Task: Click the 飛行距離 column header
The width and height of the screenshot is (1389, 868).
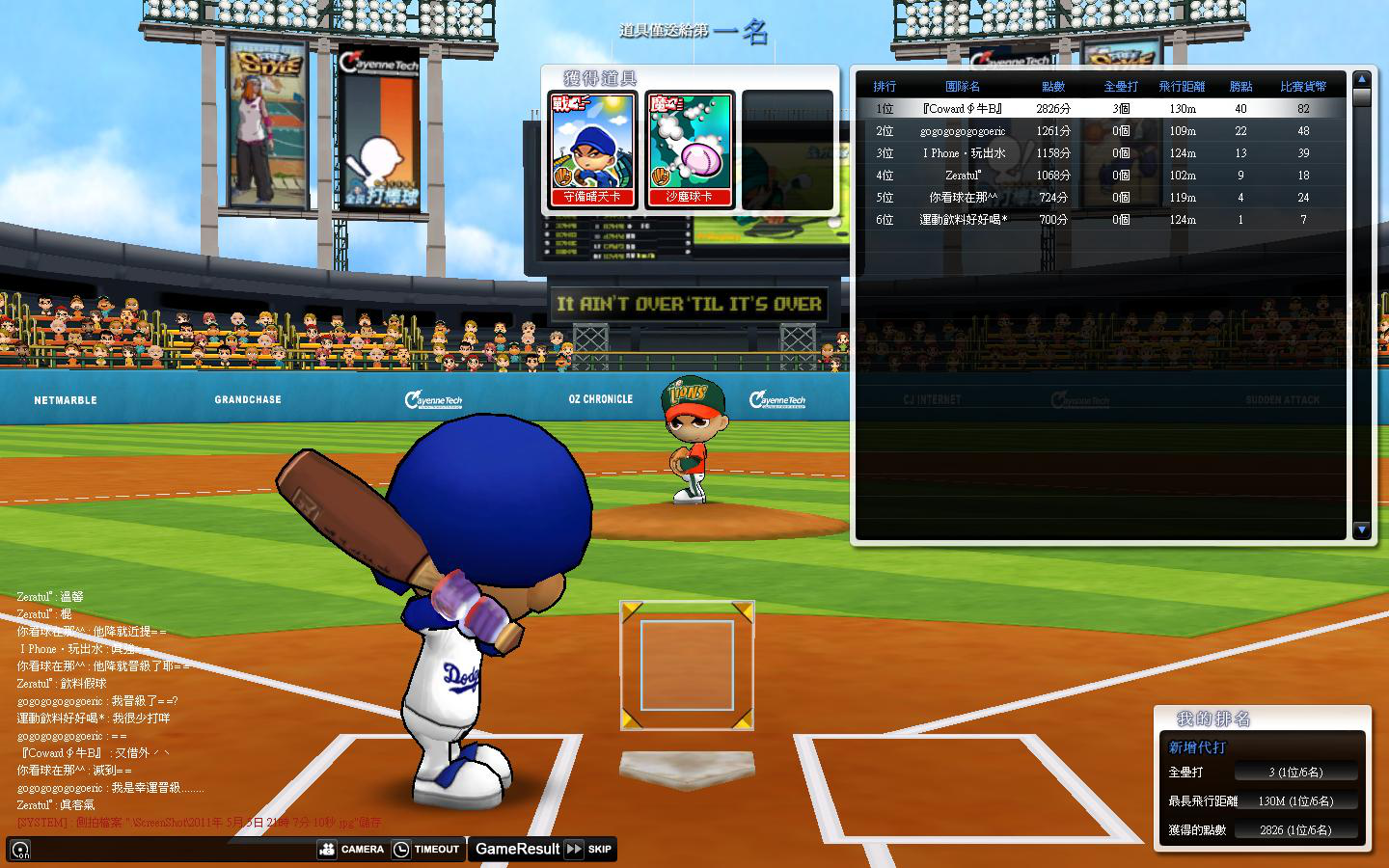Action: coord(1182,87)
